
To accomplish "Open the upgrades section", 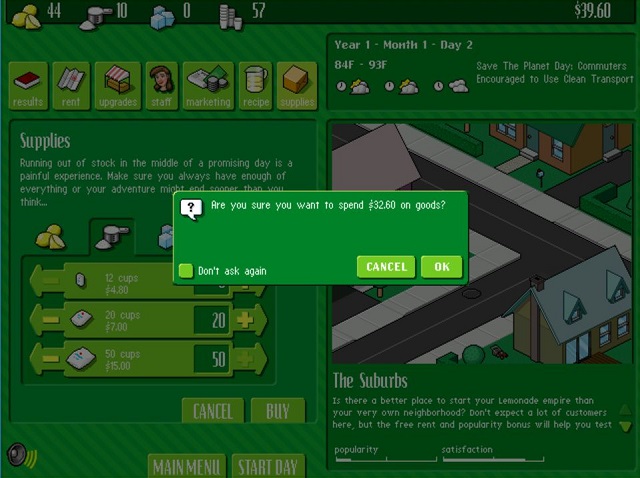I will point(117,86).
